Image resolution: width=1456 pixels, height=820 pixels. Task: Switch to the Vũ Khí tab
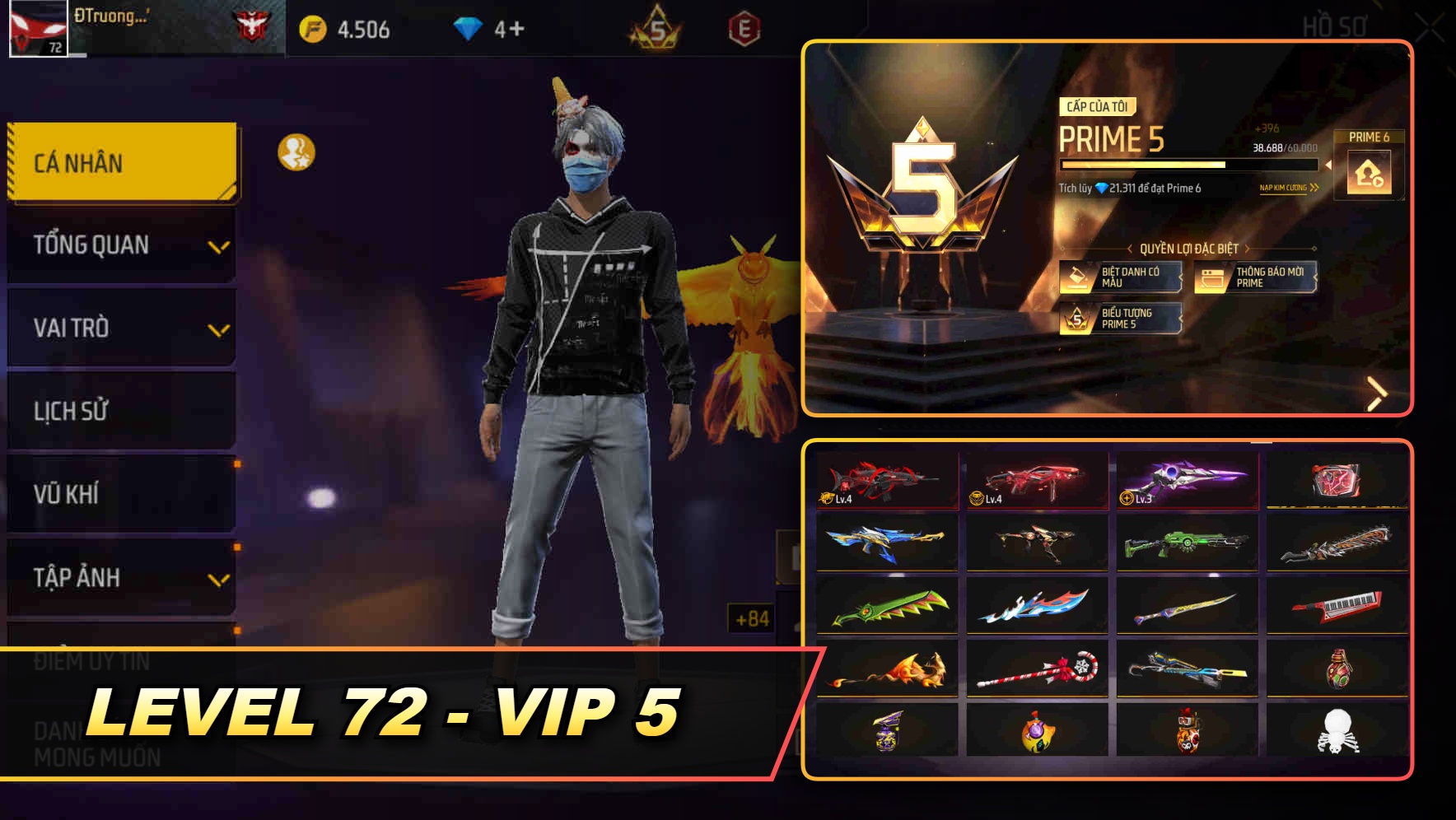121,494
